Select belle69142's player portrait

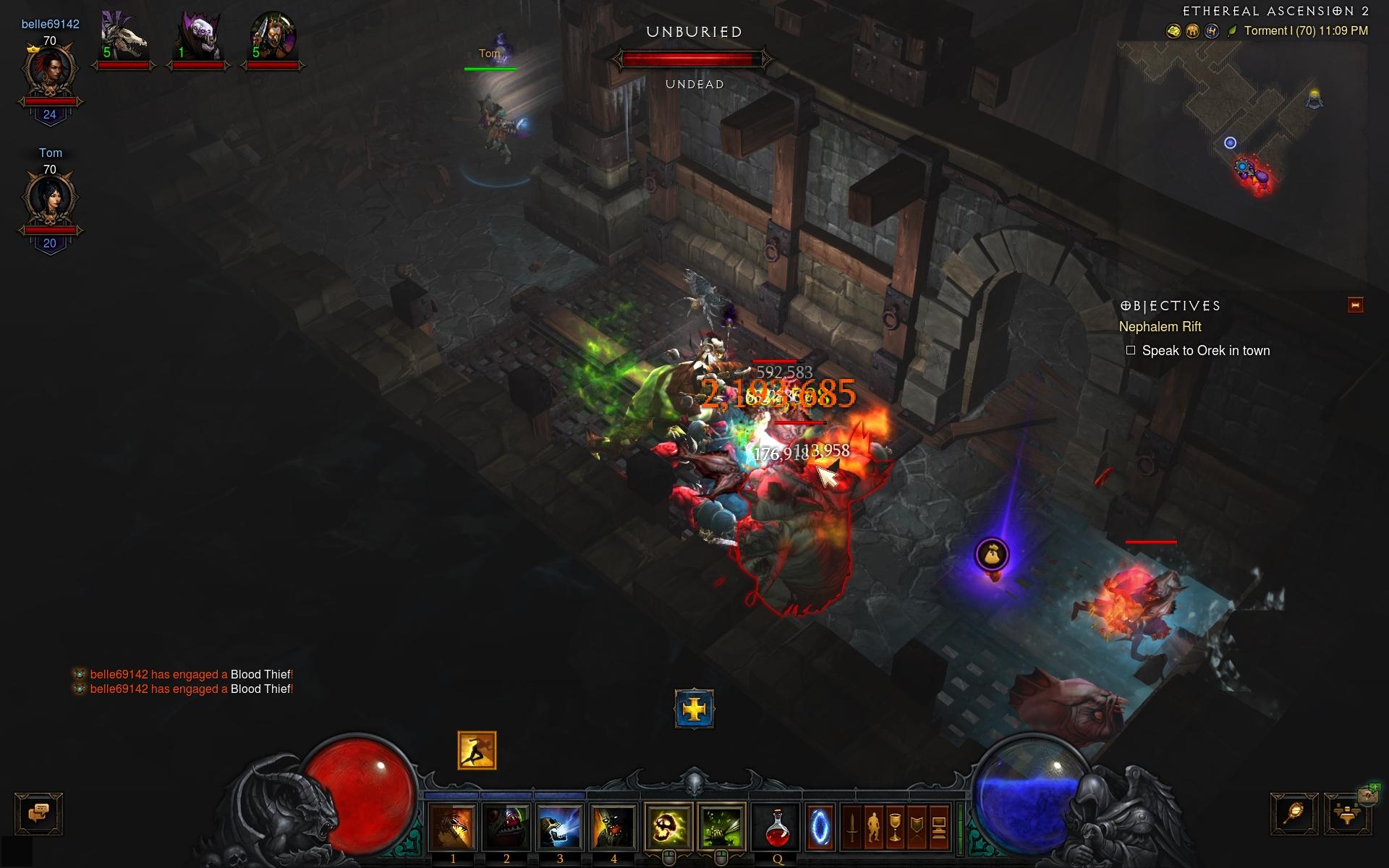click(50, 70)
